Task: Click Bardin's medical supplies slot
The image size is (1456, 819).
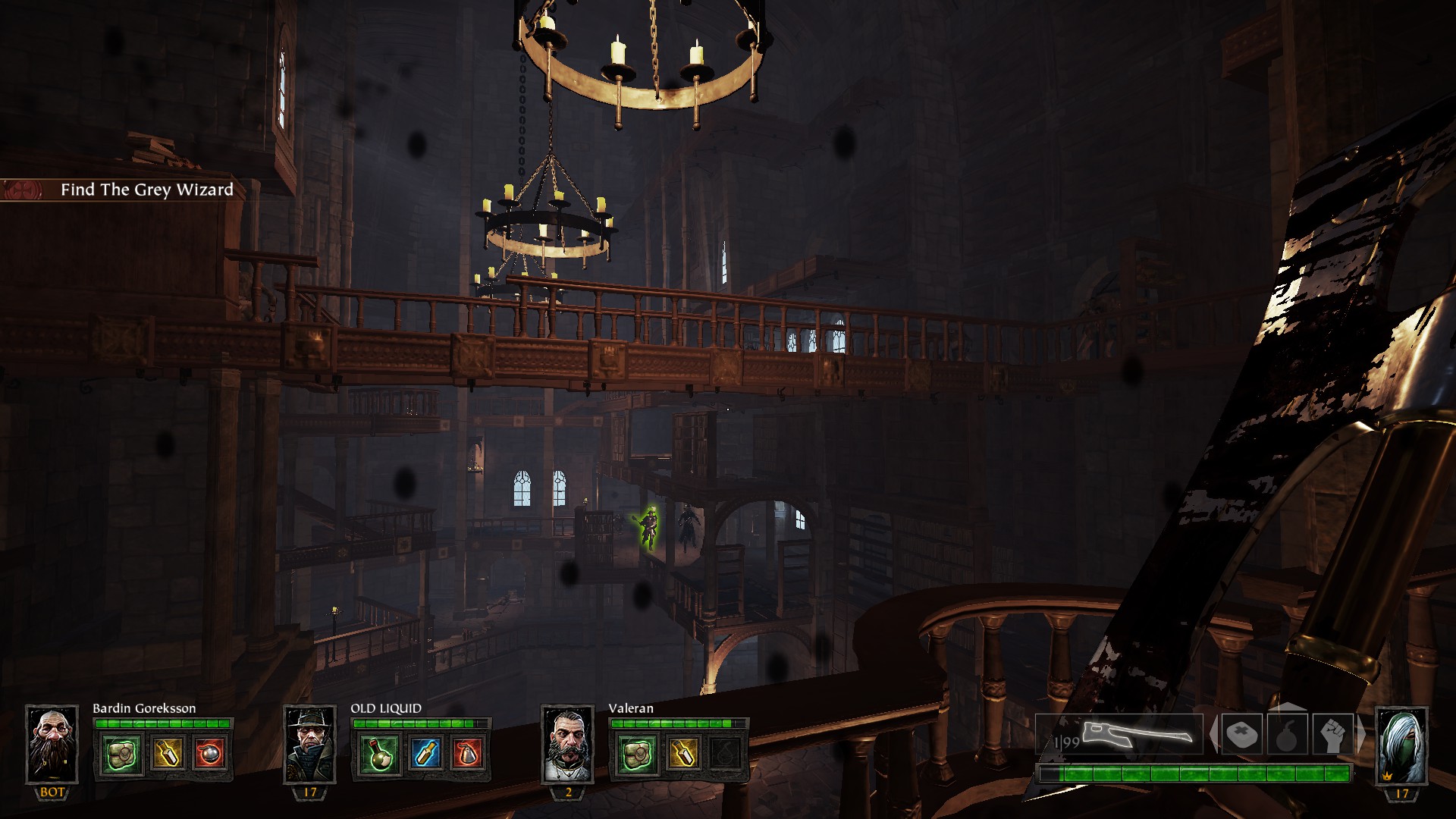Action: tap(122, 753)
